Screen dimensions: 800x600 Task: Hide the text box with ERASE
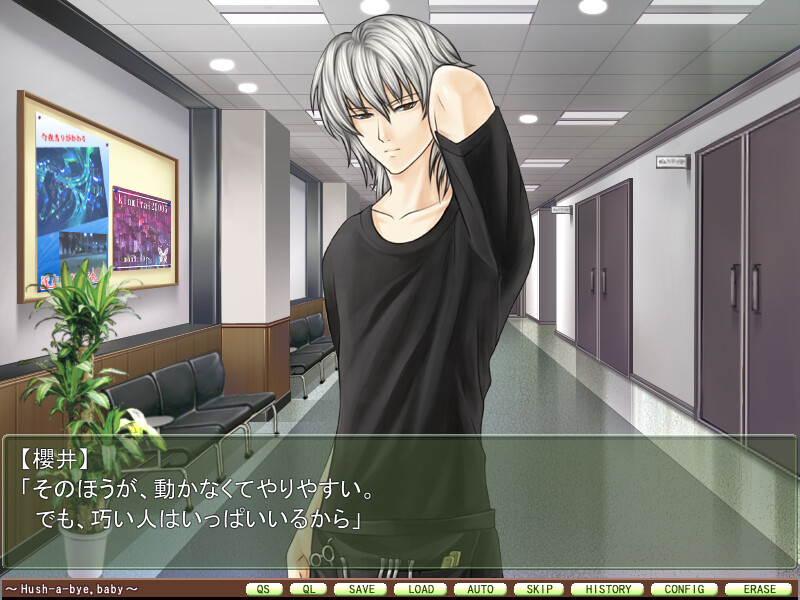[x=758, y=589]
